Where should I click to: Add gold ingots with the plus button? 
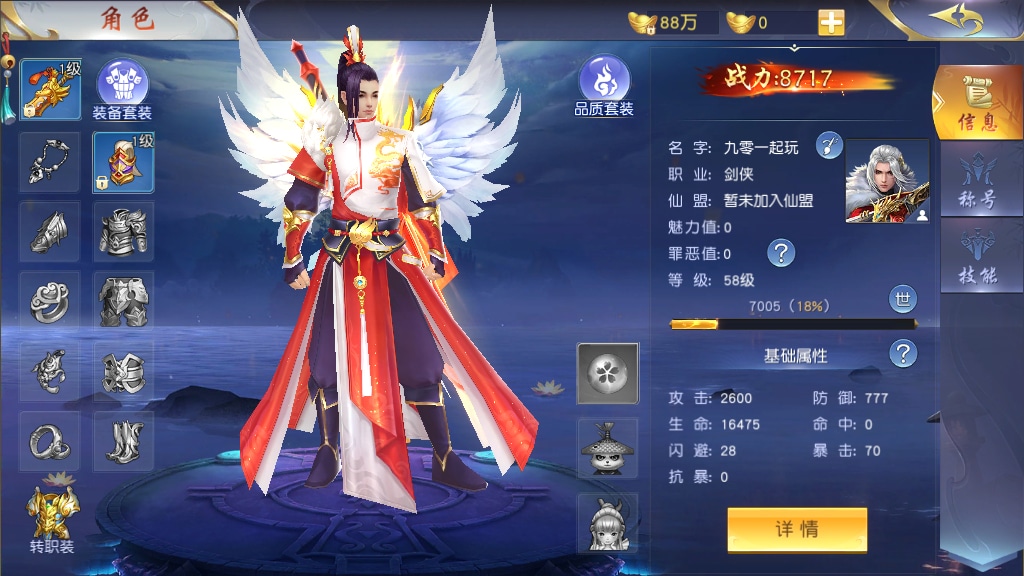831,22
